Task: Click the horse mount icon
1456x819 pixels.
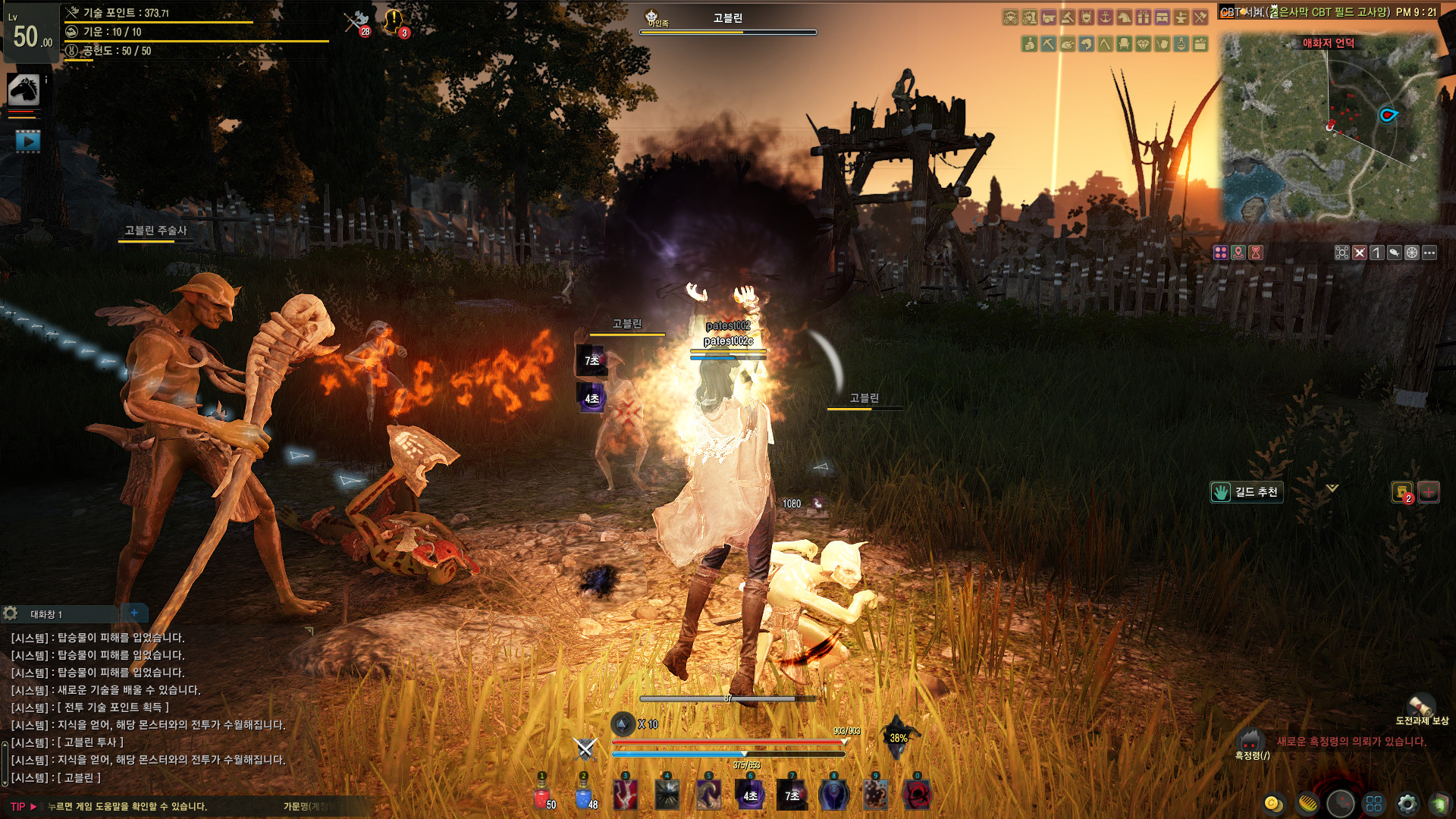Action: (24, 90)
